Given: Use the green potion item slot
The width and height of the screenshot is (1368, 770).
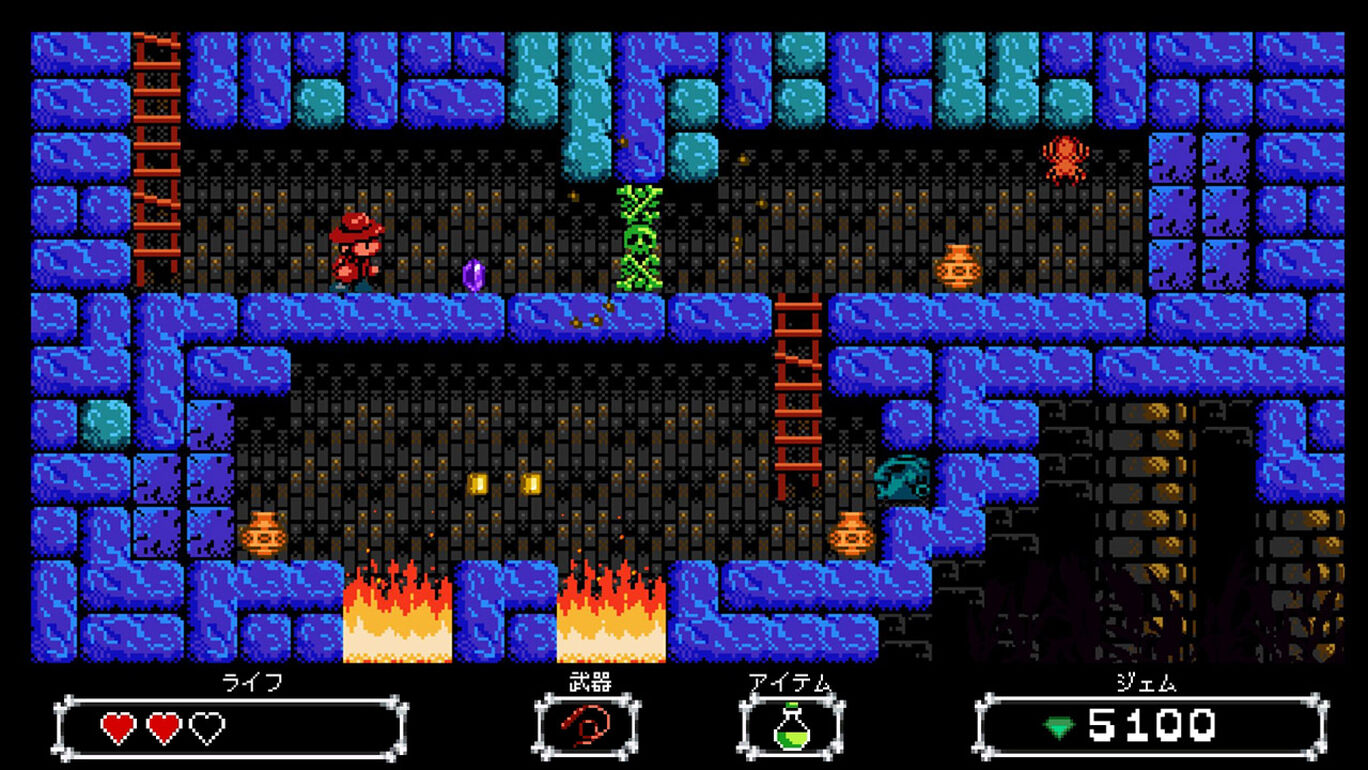Looking at the screenshot, I should coord(791,725).
